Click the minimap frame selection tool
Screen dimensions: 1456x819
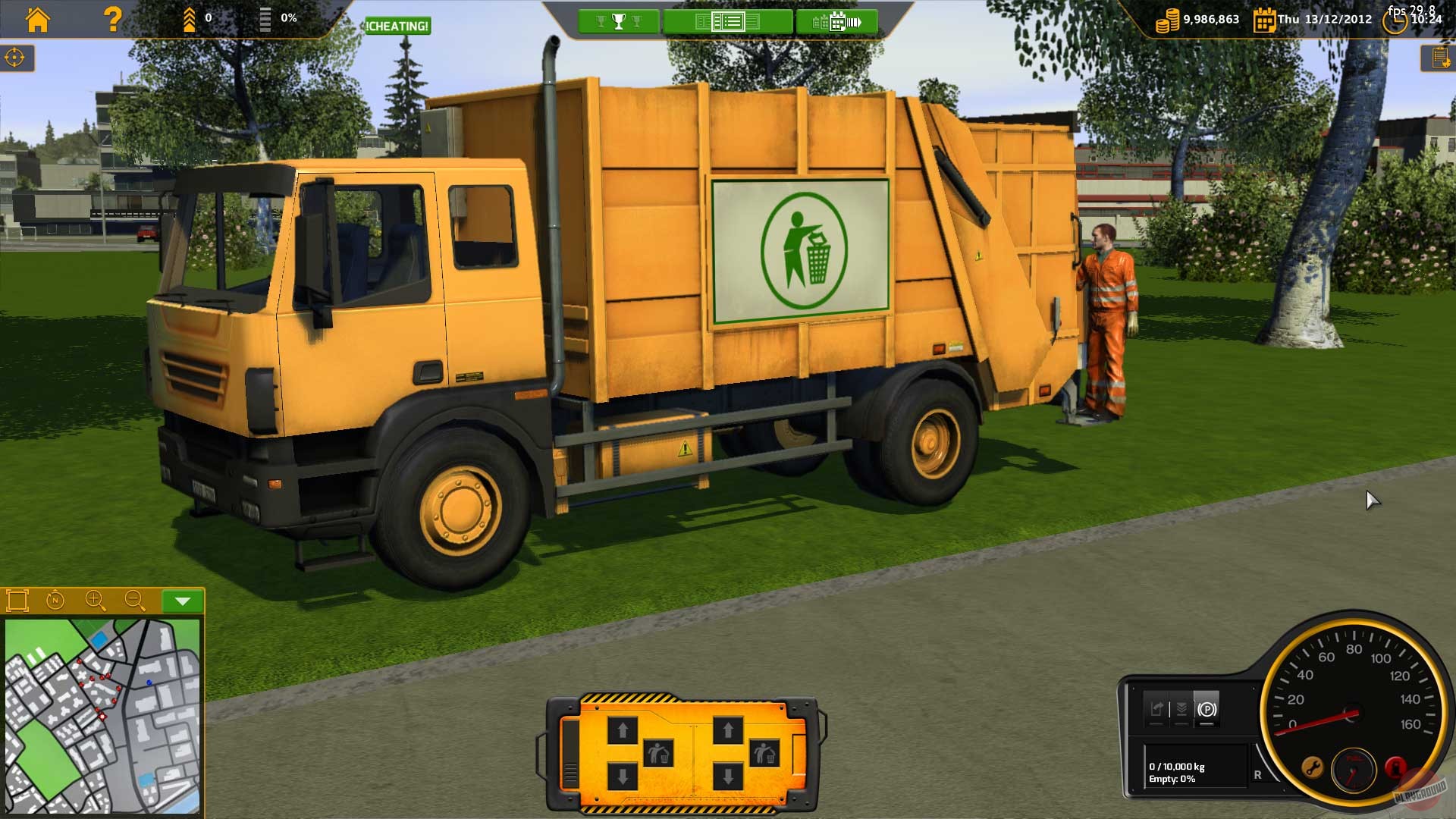(17, 601)
